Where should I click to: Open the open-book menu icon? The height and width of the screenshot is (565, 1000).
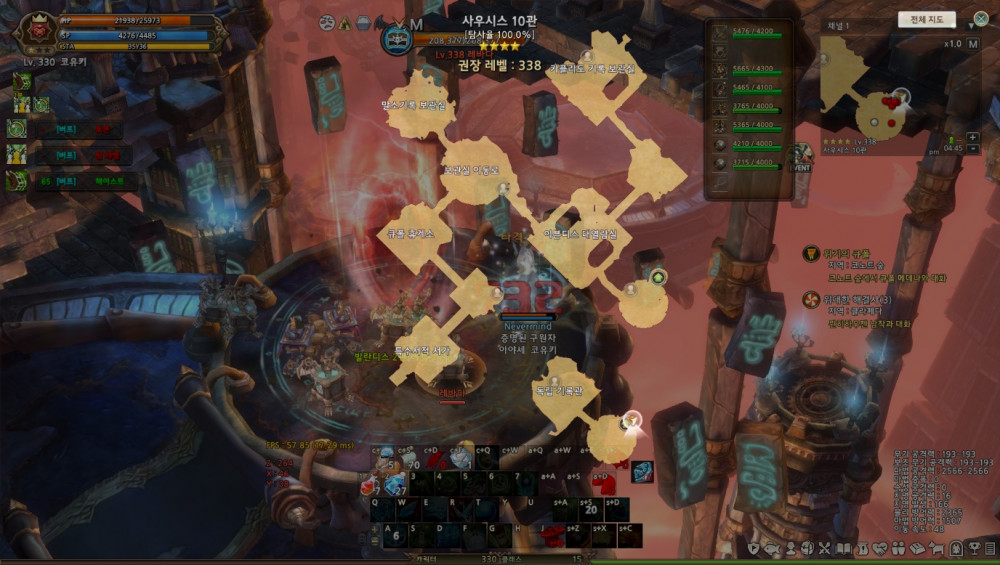click(843, 548)
